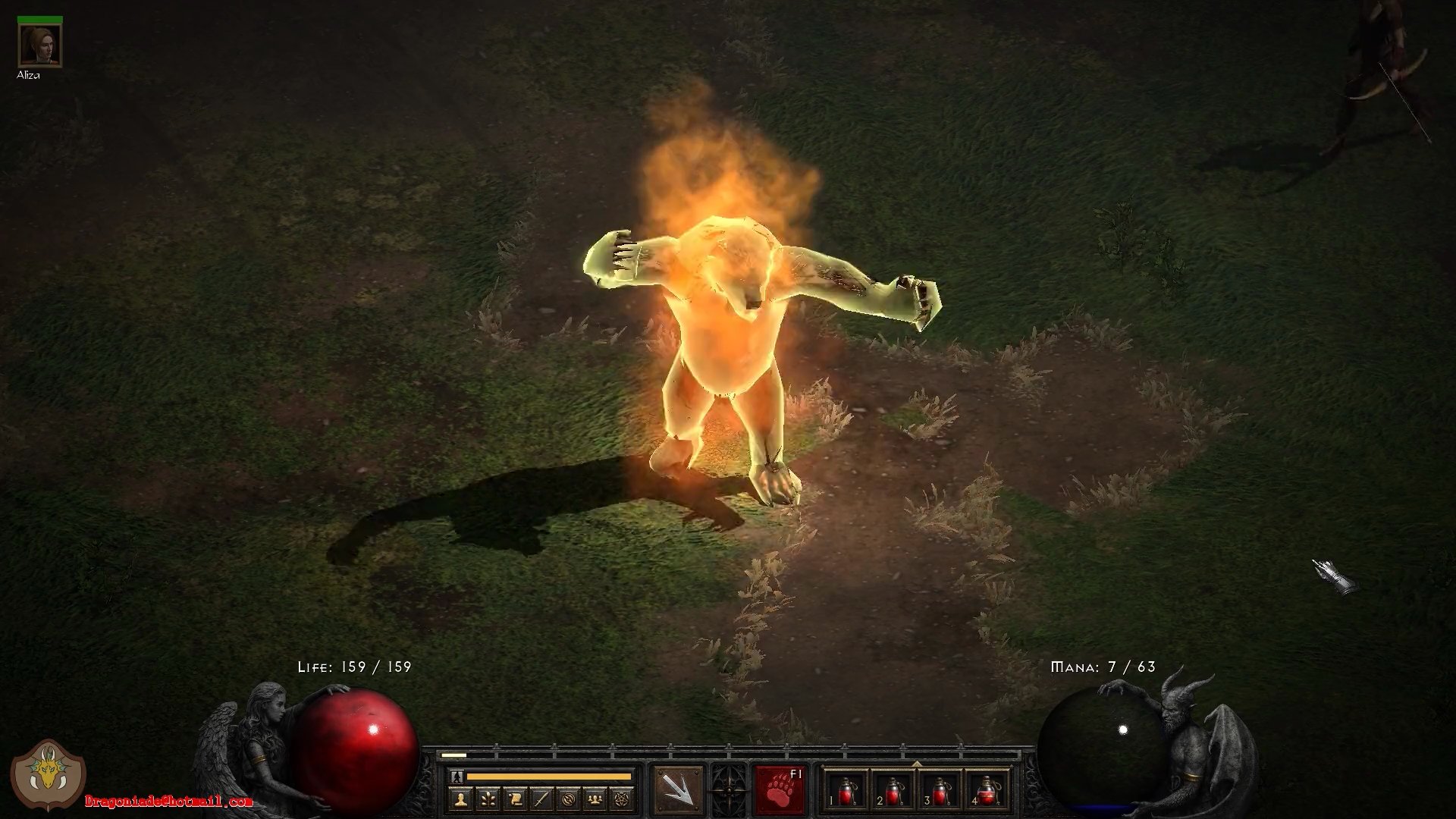Open the skill tree button
1456x819 pixels.
[487, 799]
